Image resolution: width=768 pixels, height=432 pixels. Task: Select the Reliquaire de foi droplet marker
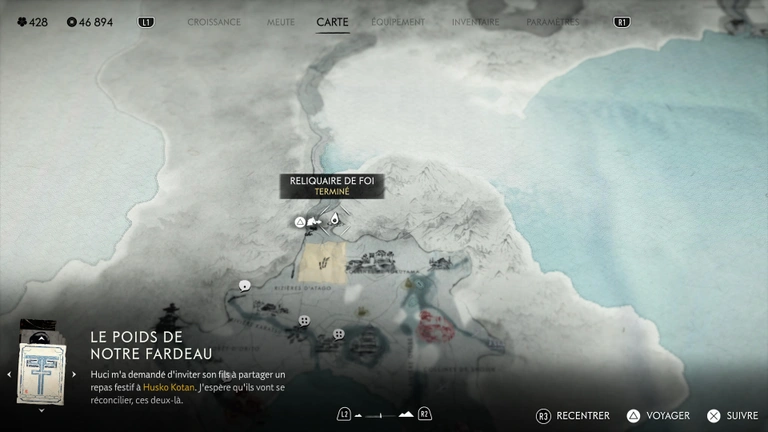click(x=334, y=220)
